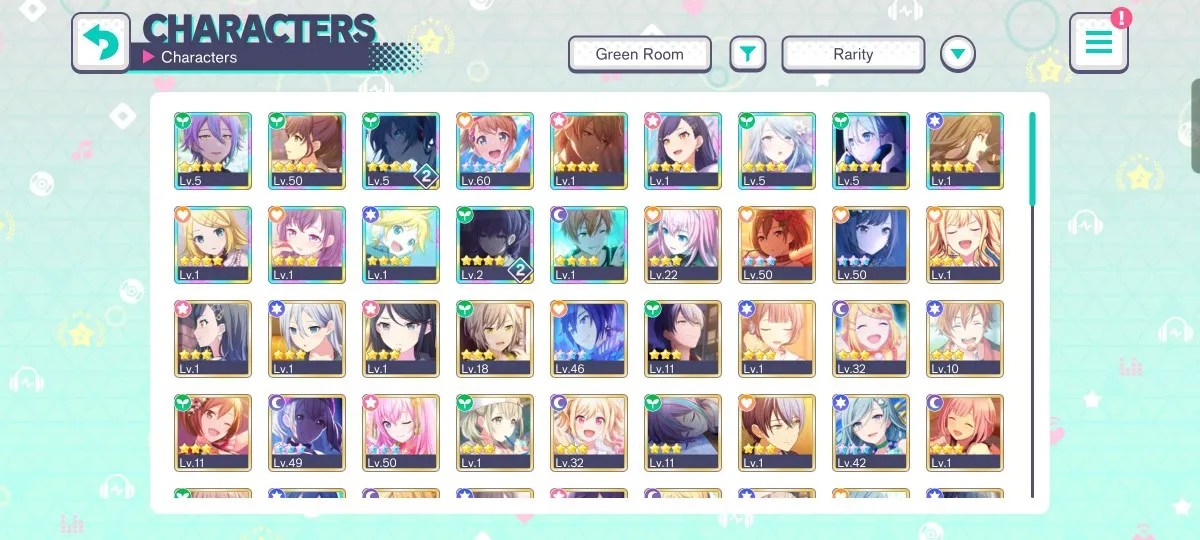The image size is (1200, 540).
Task: Select the Lv.60 character card
Action: tap(494, 150)
